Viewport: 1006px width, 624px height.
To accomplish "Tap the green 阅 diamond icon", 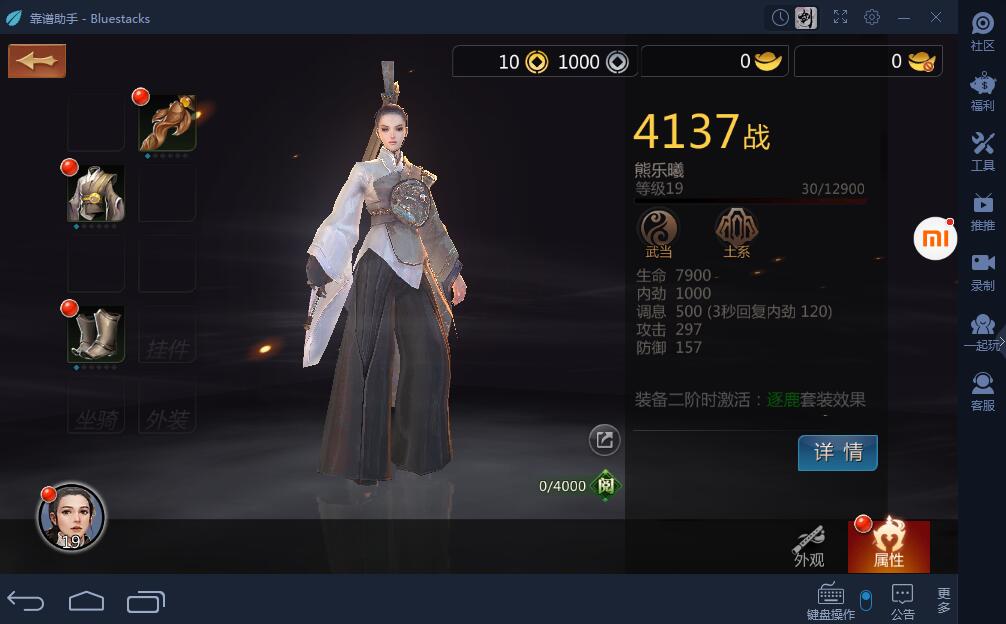I will click(x=605, y=486).
